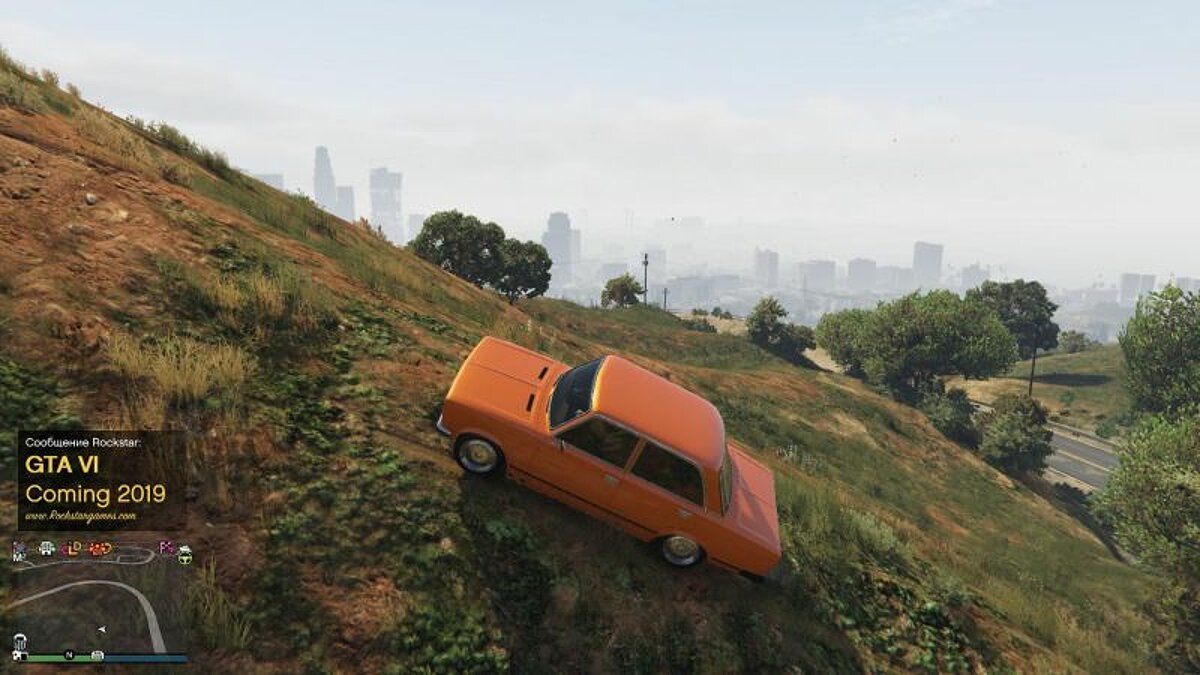
Task: Click the North compass marker on minimap
Action: pyautogui.click(x=69, y=655)
